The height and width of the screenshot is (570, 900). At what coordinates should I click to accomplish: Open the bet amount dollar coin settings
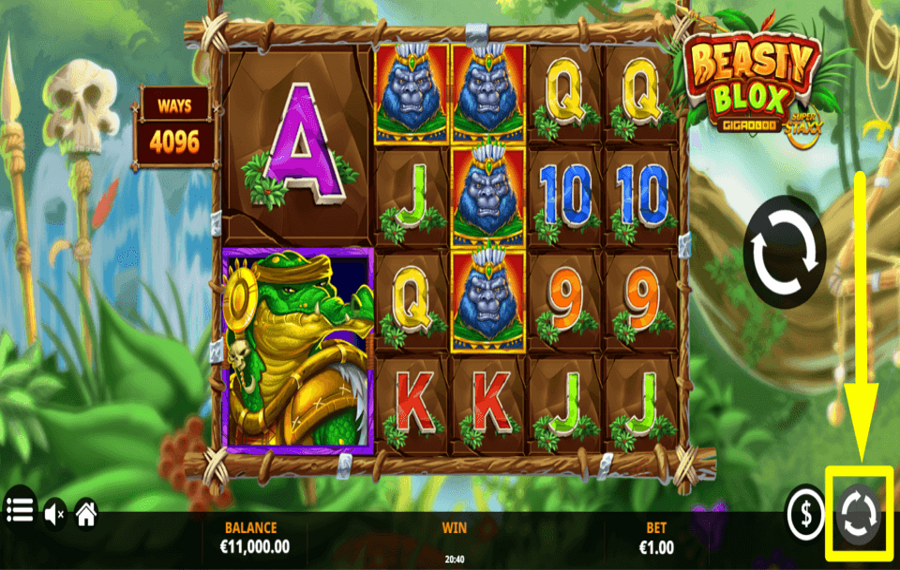pyautogui.click(x=805, y=514)
